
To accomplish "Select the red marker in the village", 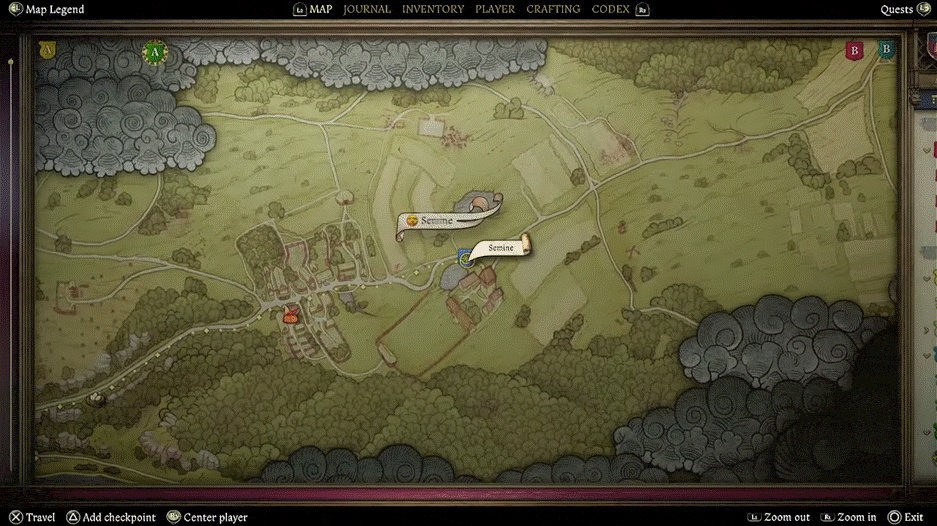I will (x=292, y=316).
